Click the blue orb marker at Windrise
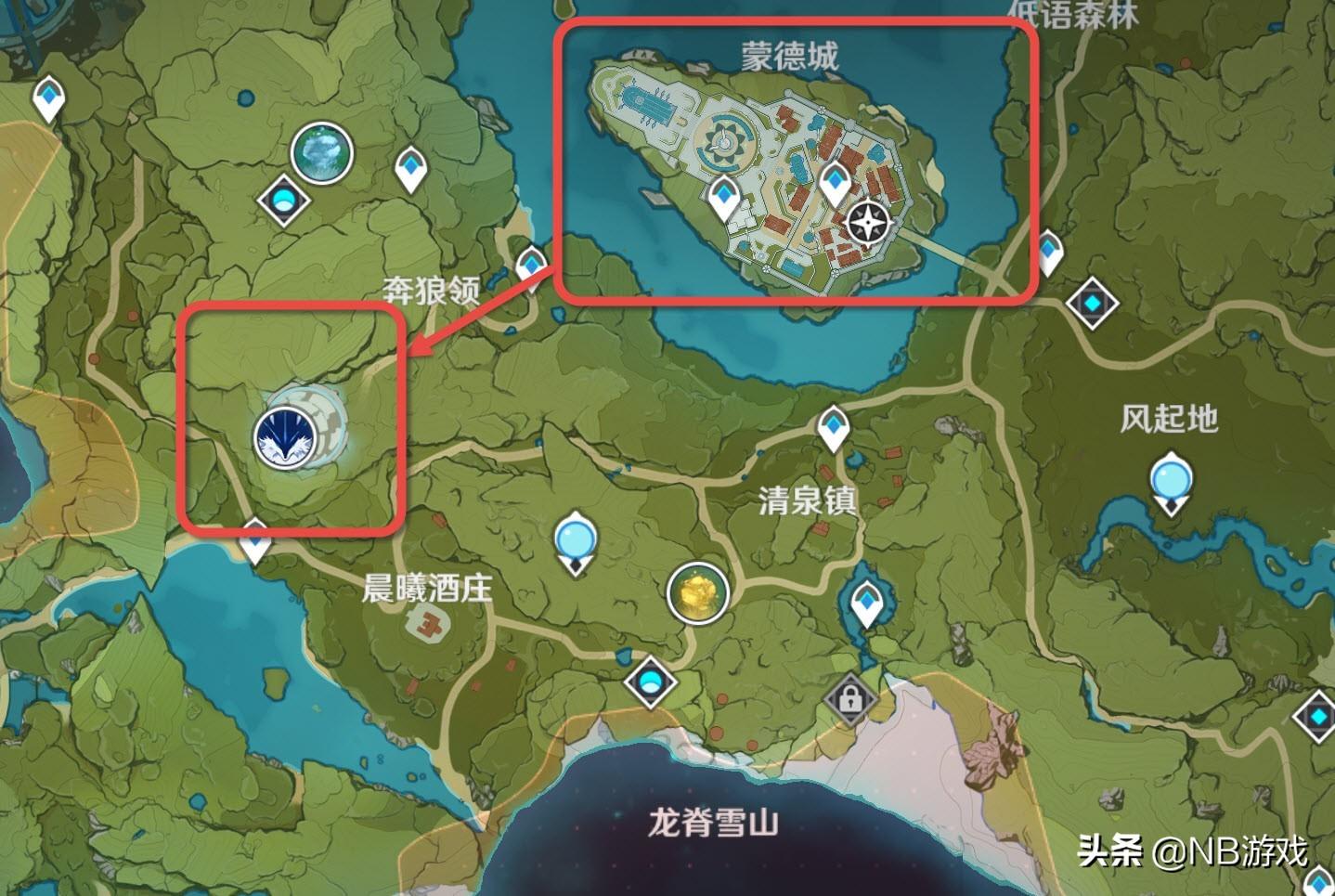Image resolution: width=1335 pixels, height=896 pixels. point(1170,478)
